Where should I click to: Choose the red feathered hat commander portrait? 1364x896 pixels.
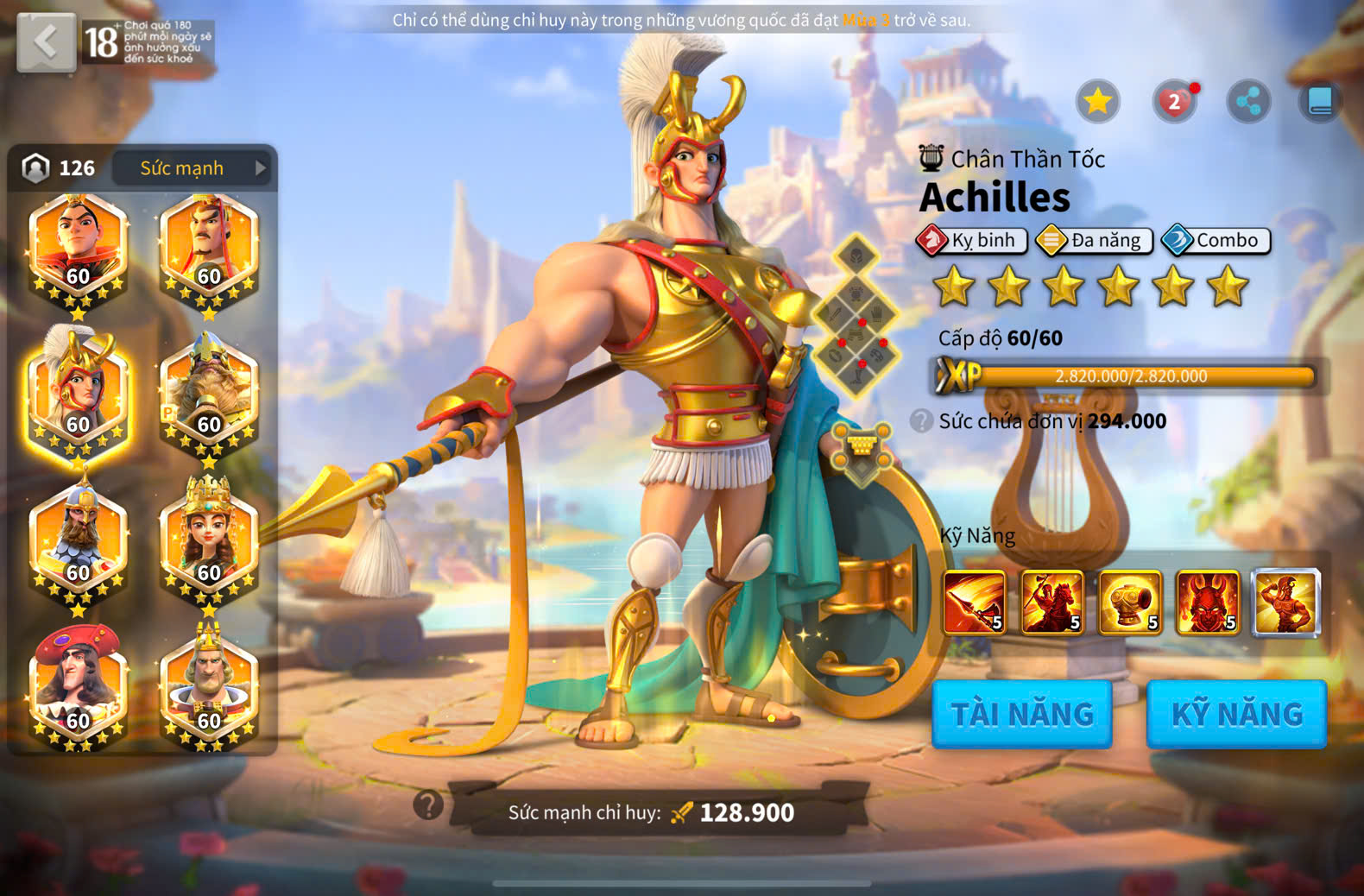pos(78,685)
